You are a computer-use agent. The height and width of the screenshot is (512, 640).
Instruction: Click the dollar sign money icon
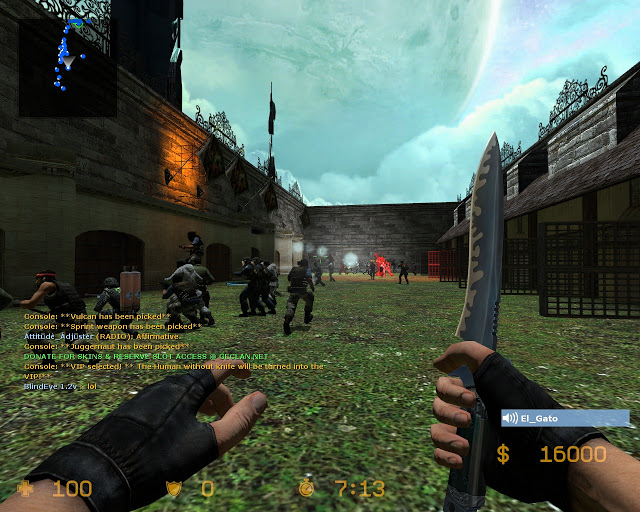(x=503, y=455)
